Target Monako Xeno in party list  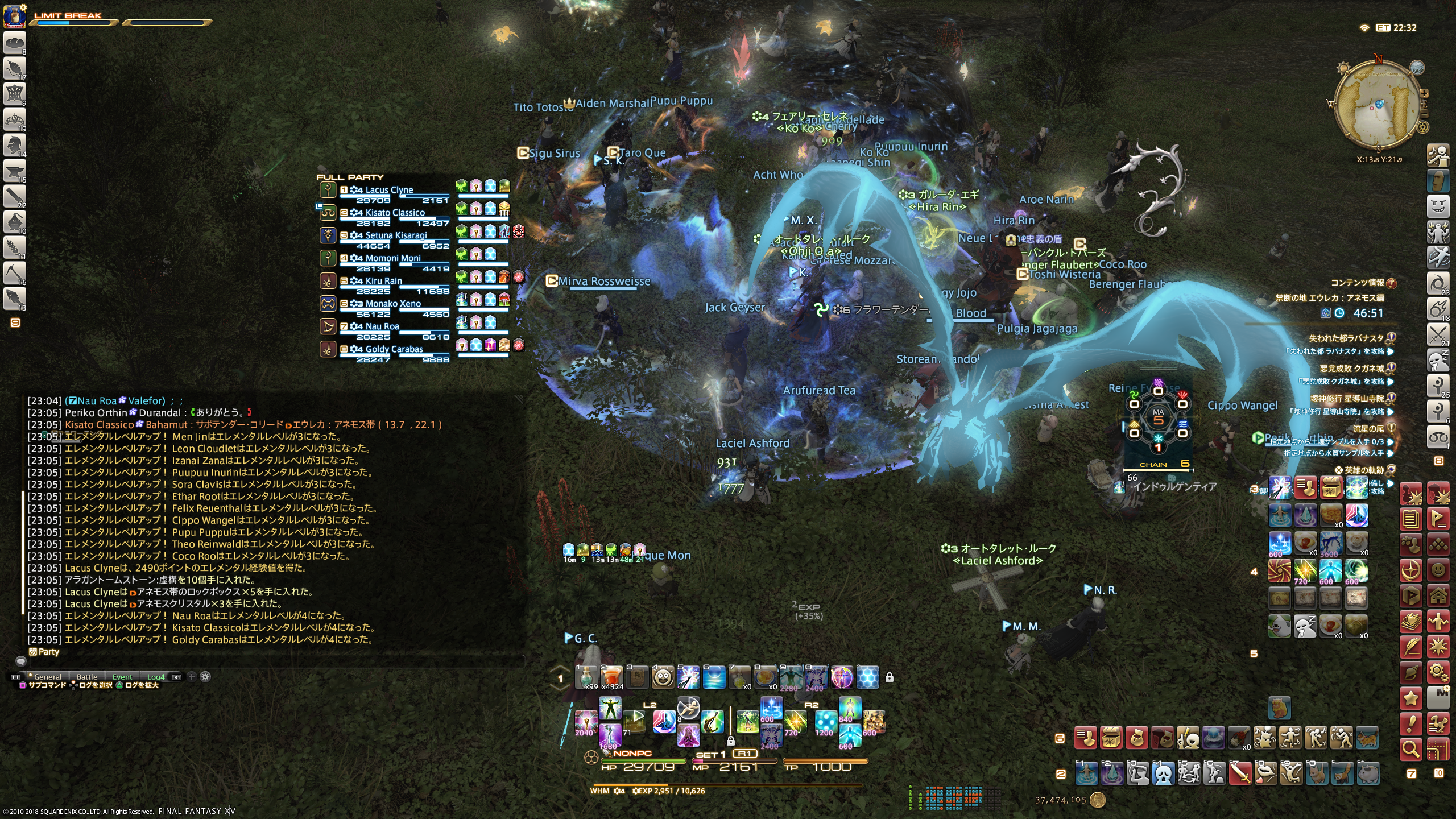pyautogui.click(x=393, y=304)
